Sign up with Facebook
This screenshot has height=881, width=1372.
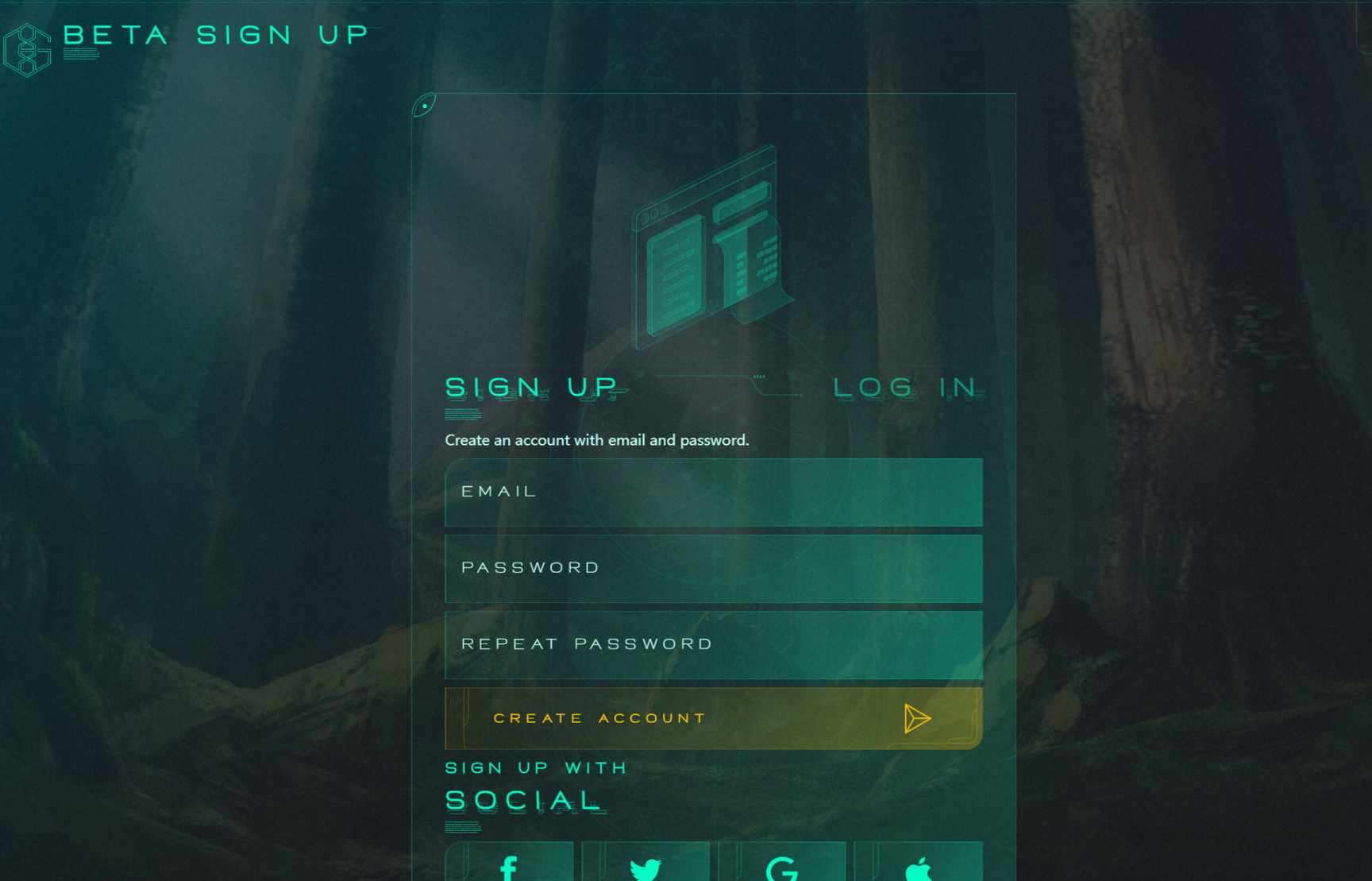510,865
